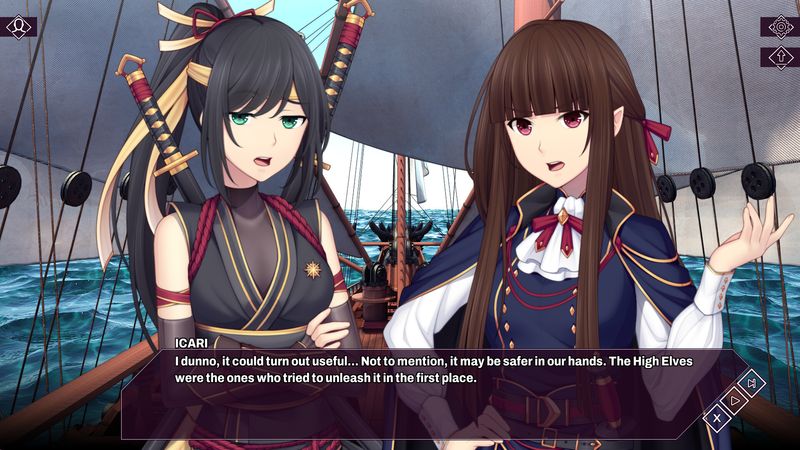
Task: Start auto-play with the triangle button
Action: point(735,400)
